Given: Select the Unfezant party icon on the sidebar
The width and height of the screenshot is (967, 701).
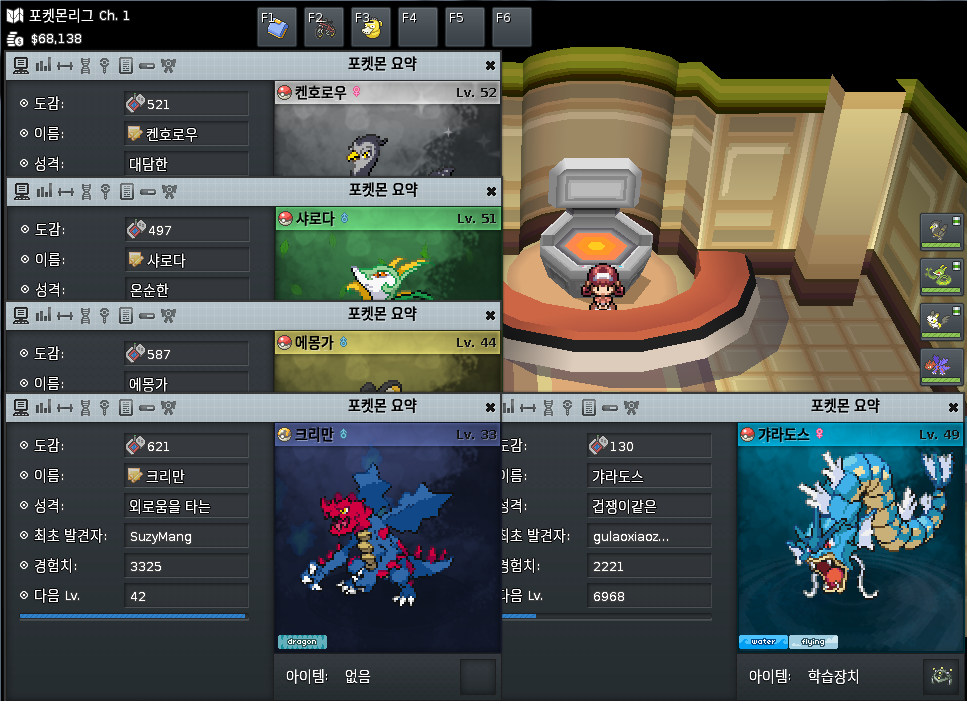Looking at the screenshot, I should point(941,232).
